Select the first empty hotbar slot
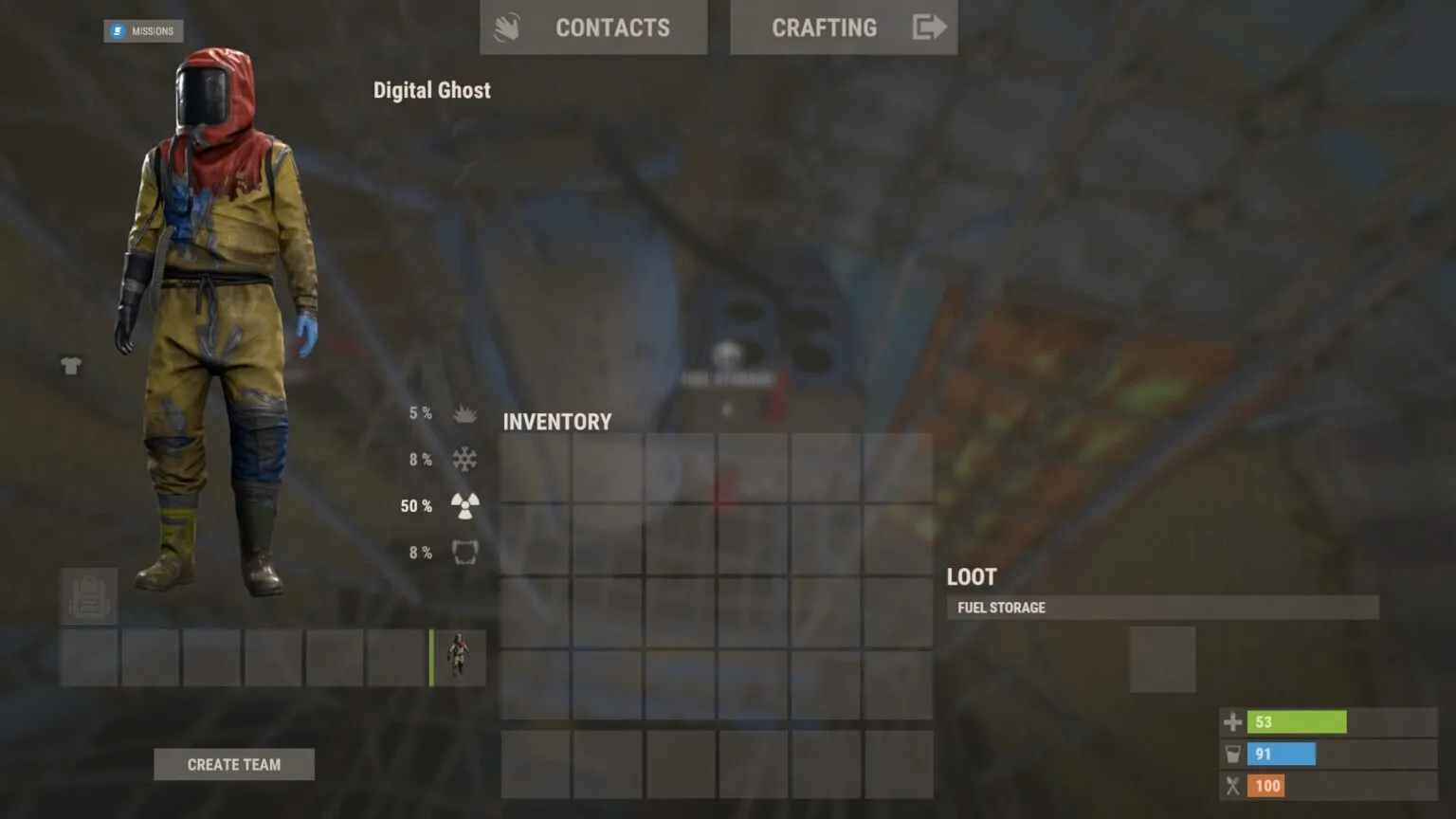1456x819 pixels. [88, 657]
